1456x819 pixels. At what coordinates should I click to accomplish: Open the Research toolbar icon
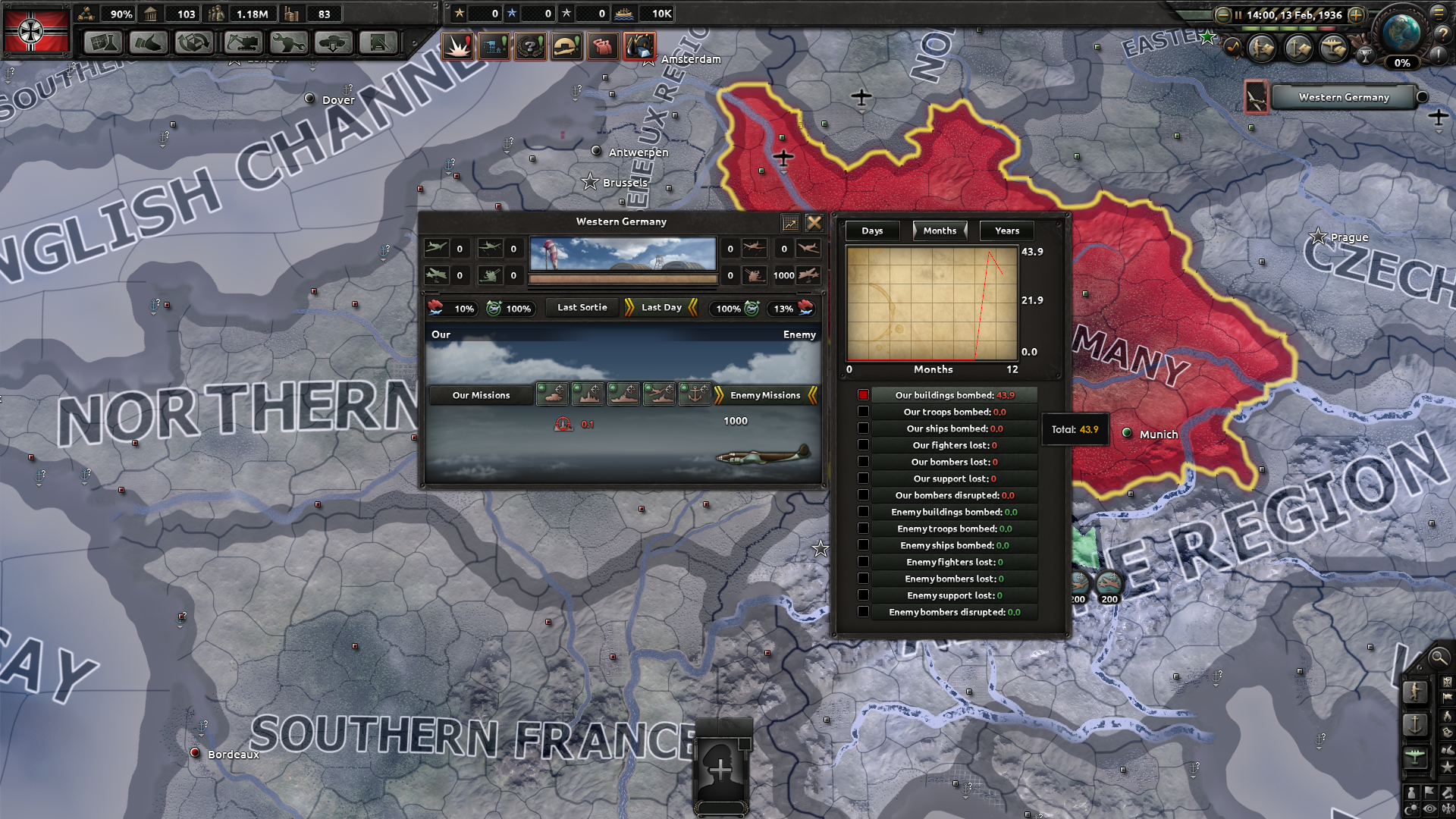[x=102, y=43]
